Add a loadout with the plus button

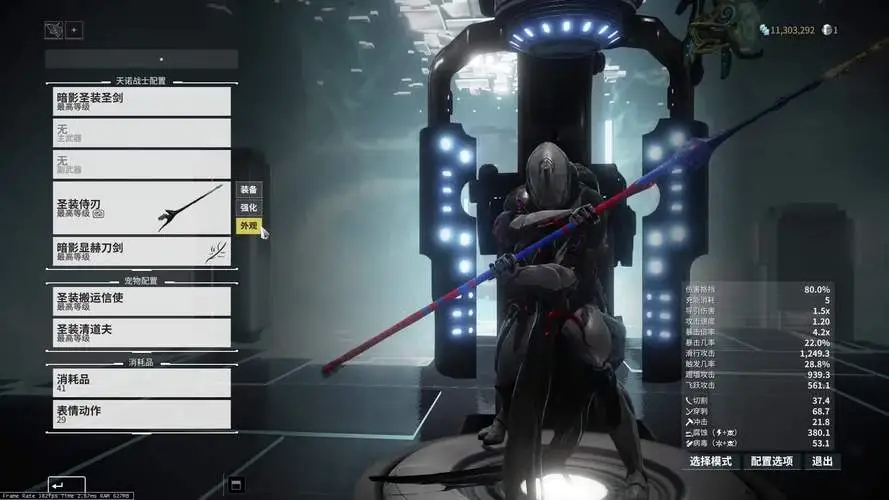point(74,30)
